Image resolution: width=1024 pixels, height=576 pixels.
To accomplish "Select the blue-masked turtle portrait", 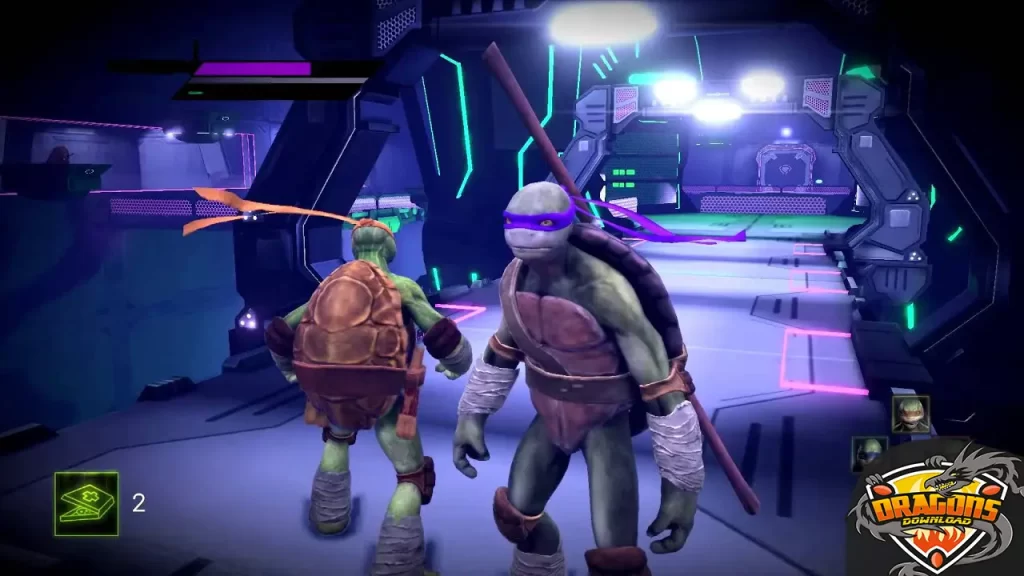I will pyautogui.click(x=867, y=452).
